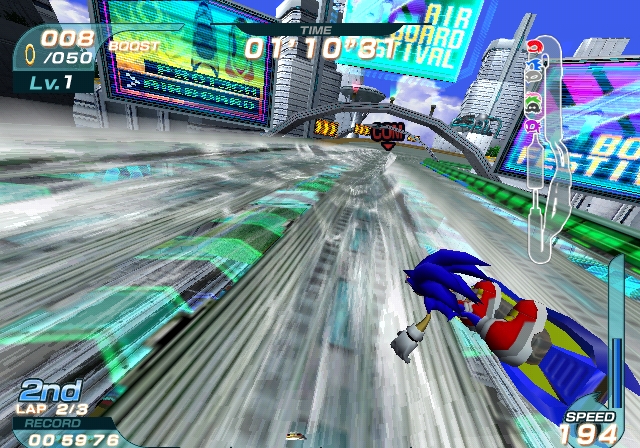Select the purple racer position marker
Image resolution: width=640 pixels, height=448 pixels.
(534, 126)
